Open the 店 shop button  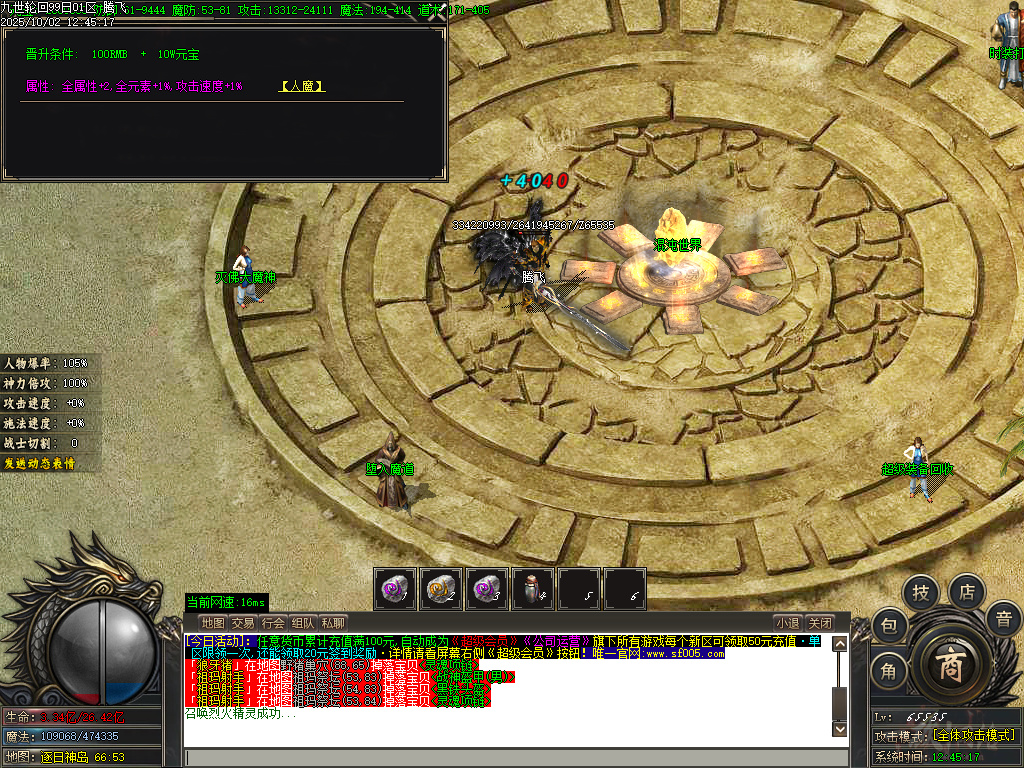point(967,591)
